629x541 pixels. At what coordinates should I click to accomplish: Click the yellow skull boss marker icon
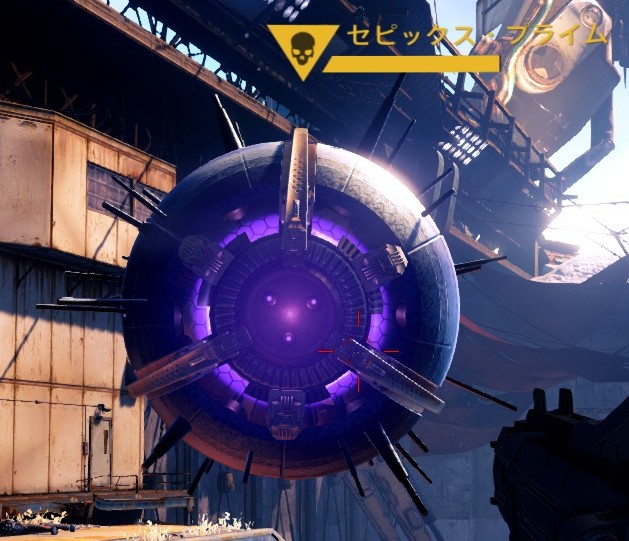(x=302, y=47)
